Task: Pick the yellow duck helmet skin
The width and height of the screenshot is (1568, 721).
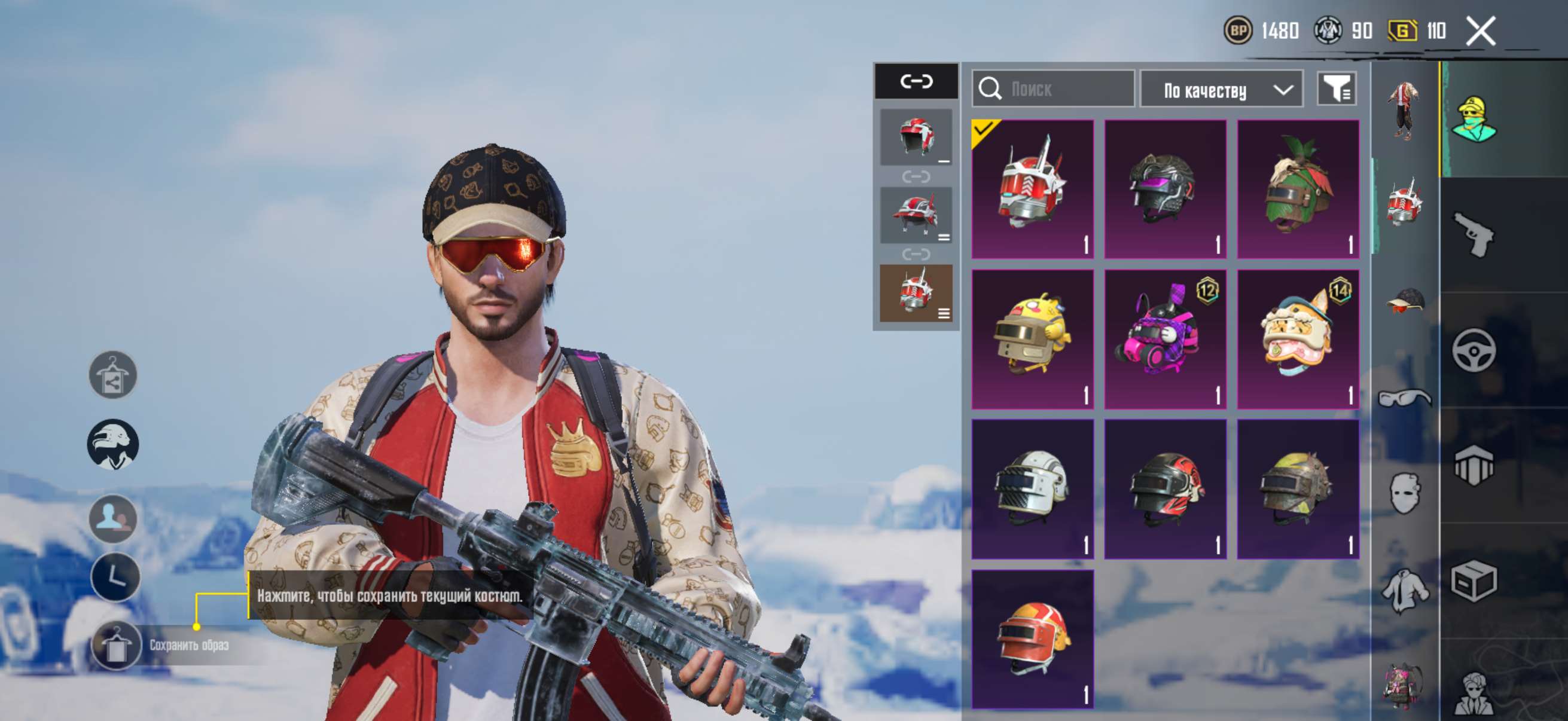Action: (x=1032, y=339)
